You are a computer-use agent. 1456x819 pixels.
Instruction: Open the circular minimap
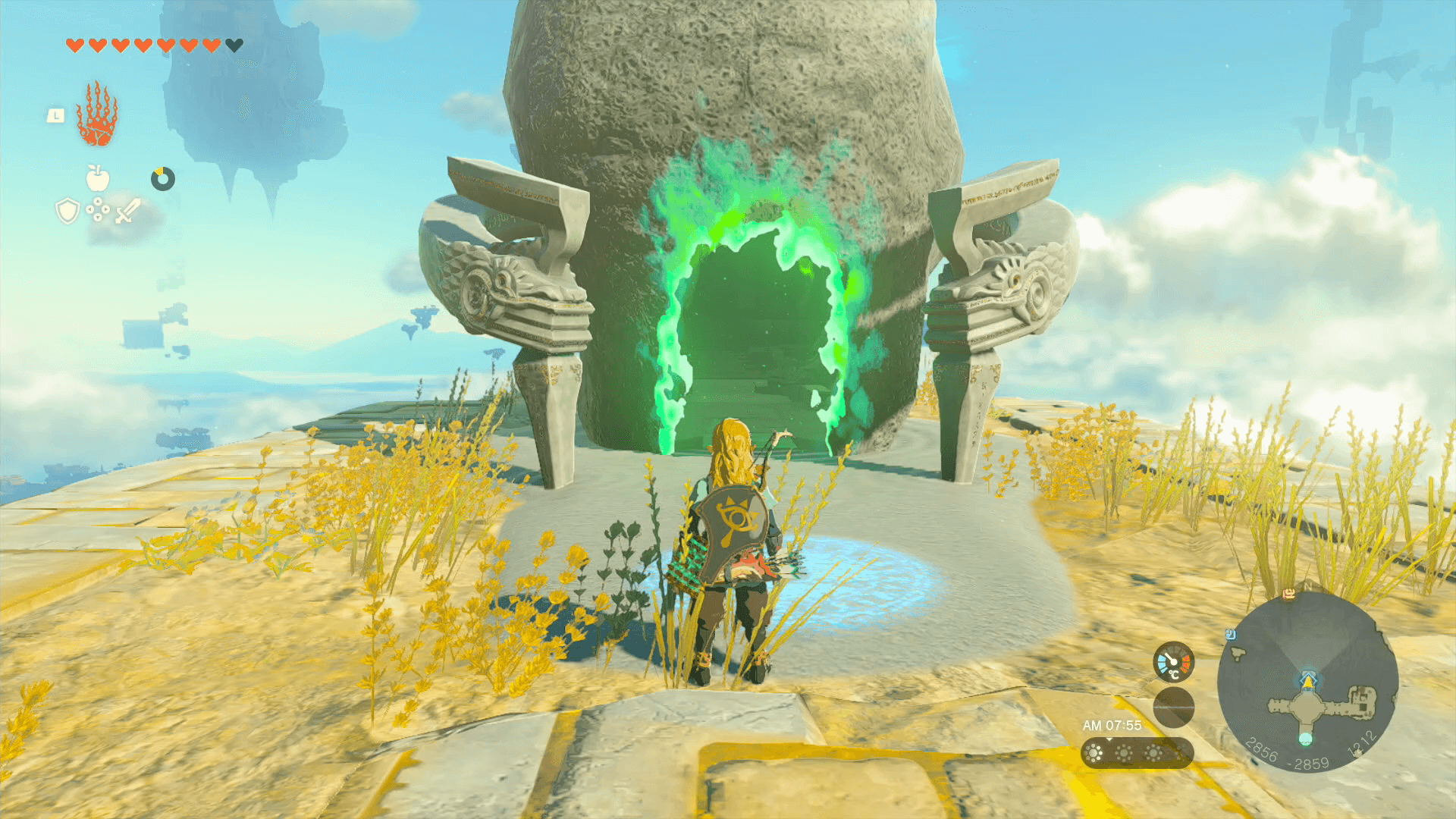coord(1307,682)
